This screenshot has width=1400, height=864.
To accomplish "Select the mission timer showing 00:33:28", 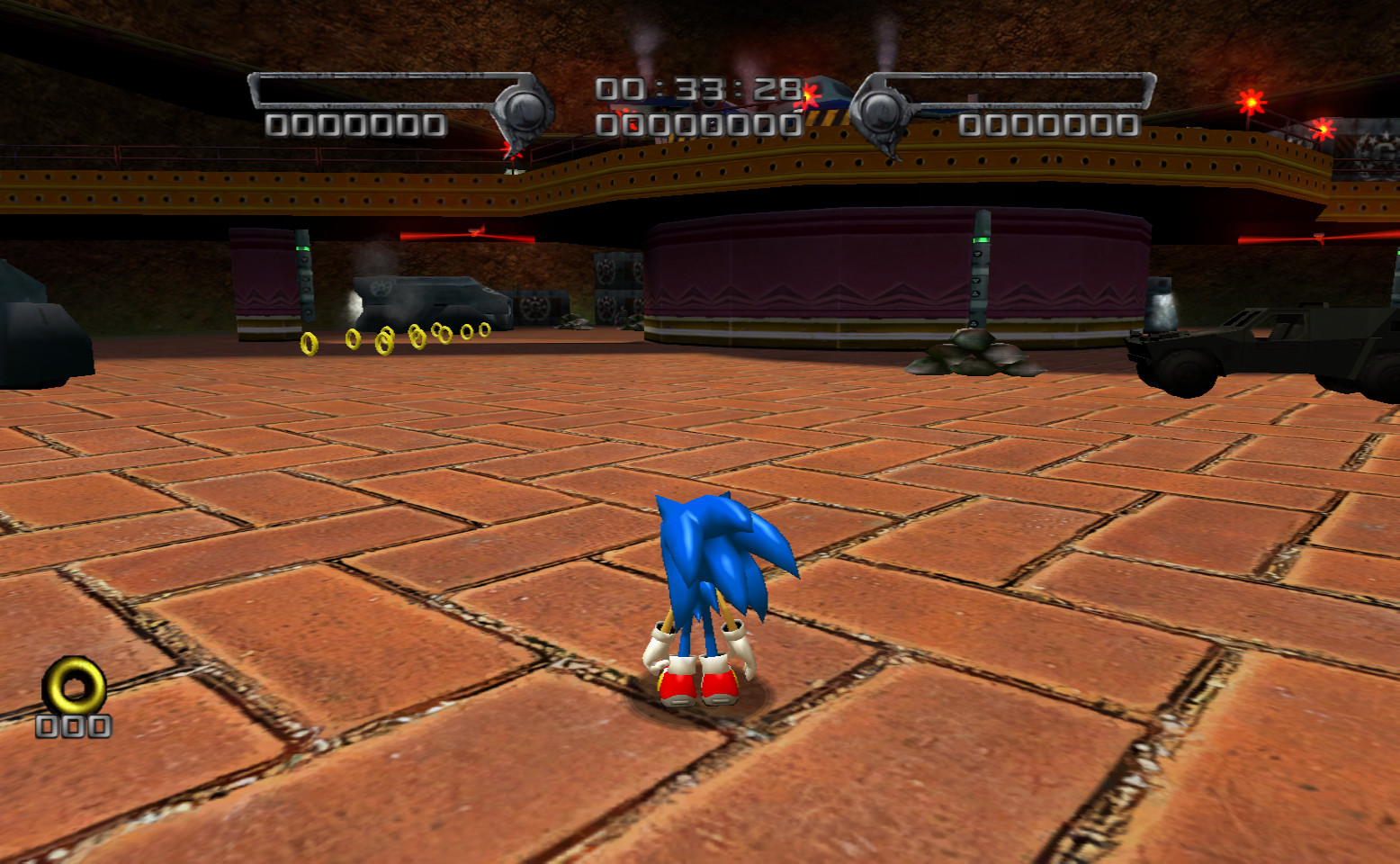I will [x=697, y=89].
